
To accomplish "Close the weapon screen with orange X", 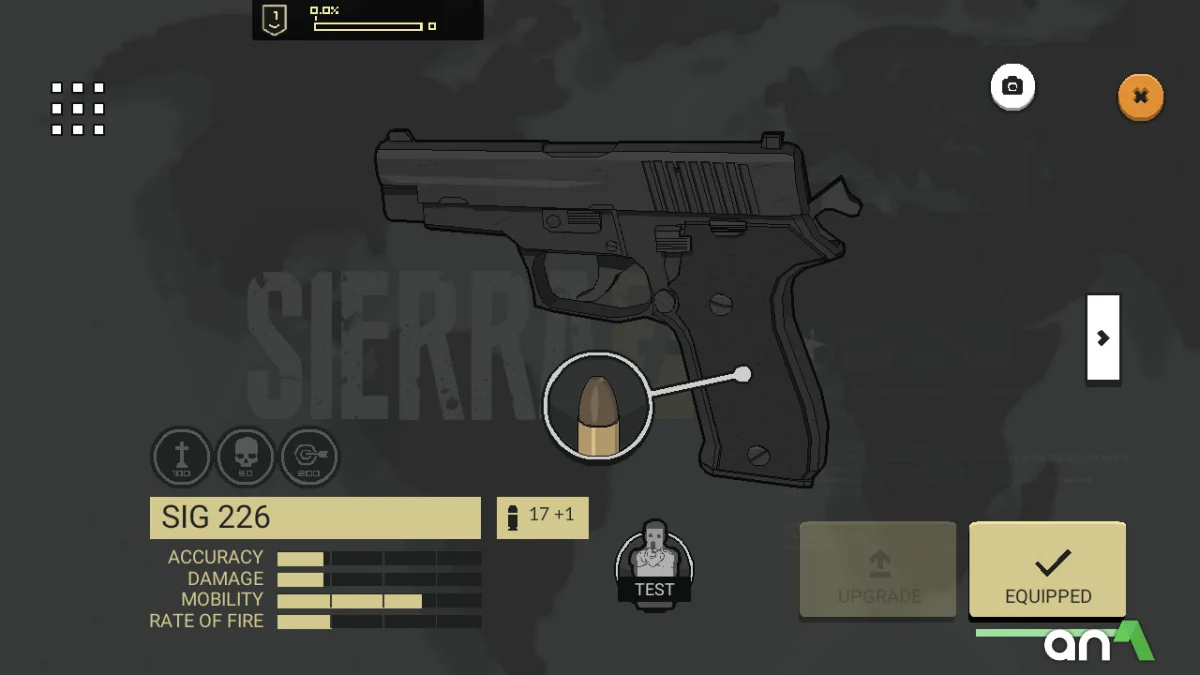I will tap(1140, 97).
